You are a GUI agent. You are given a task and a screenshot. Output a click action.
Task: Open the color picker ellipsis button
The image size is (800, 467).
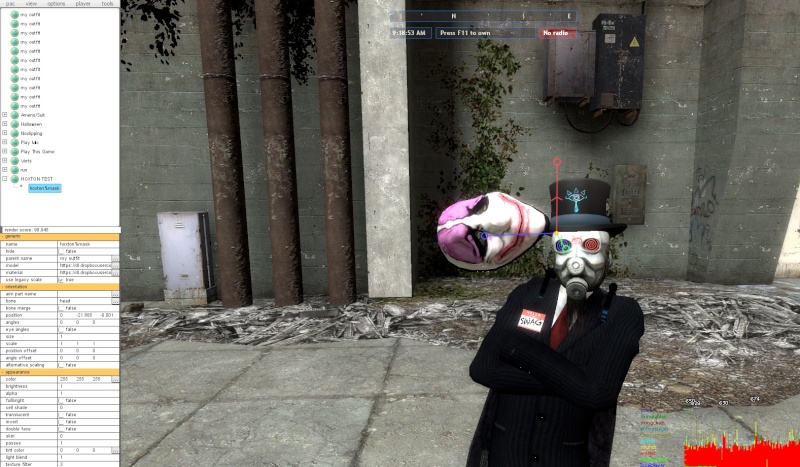[115, 379]
